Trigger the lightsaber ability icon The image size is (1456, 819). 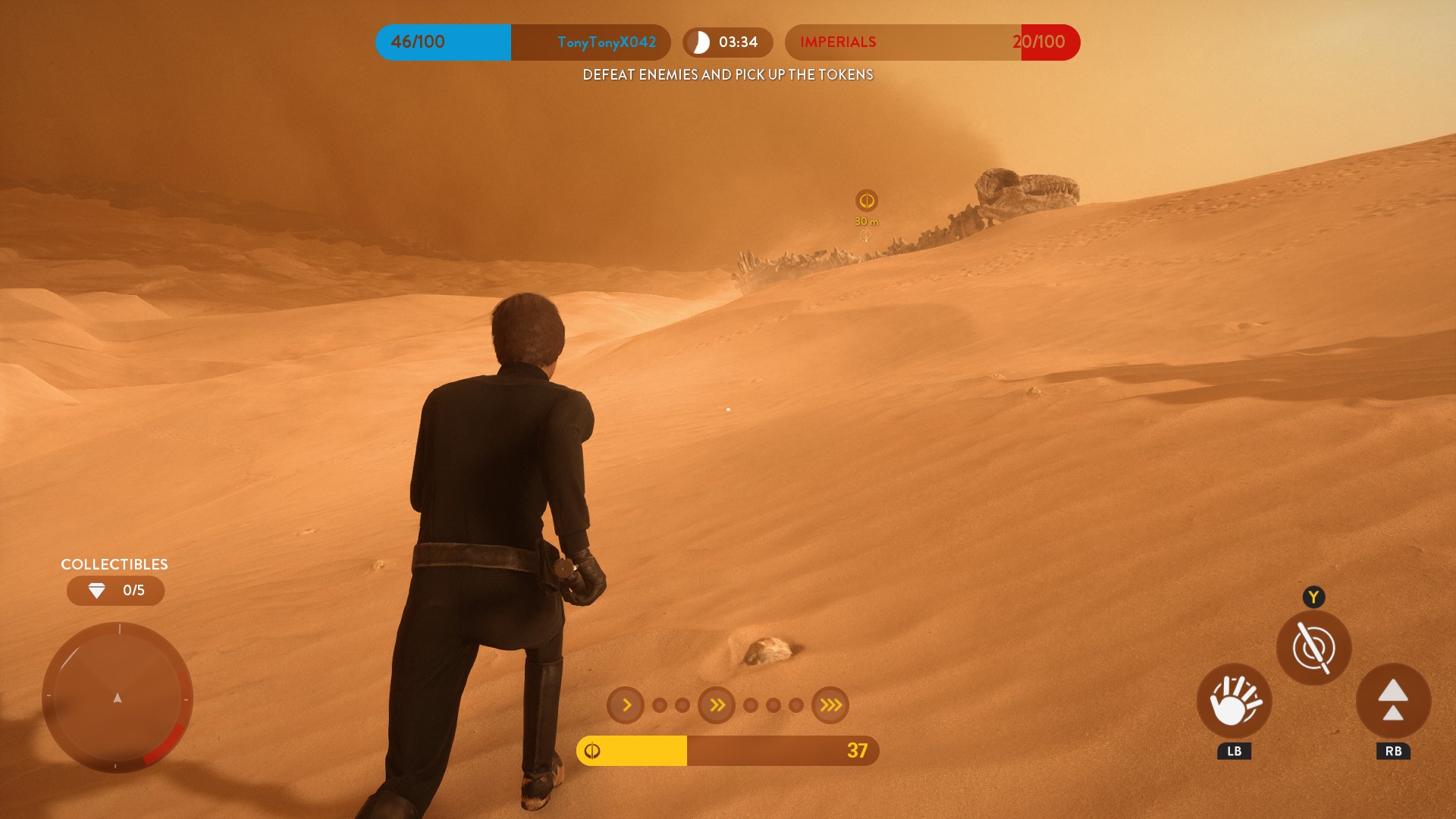(x=1313, y=648)
